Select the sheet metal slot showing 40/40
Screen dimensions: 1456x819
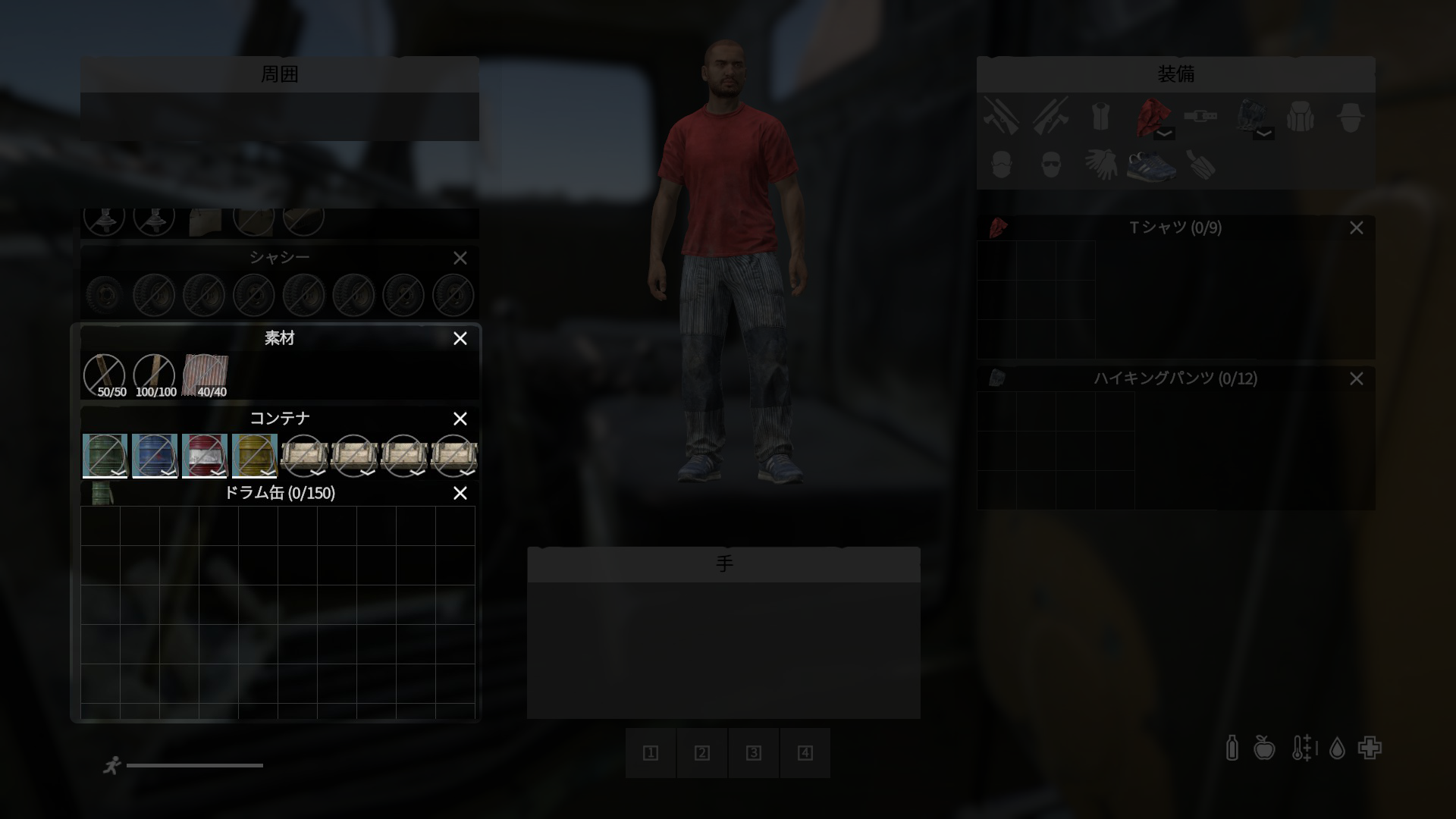pyautogui.click(x=205, y=375)
